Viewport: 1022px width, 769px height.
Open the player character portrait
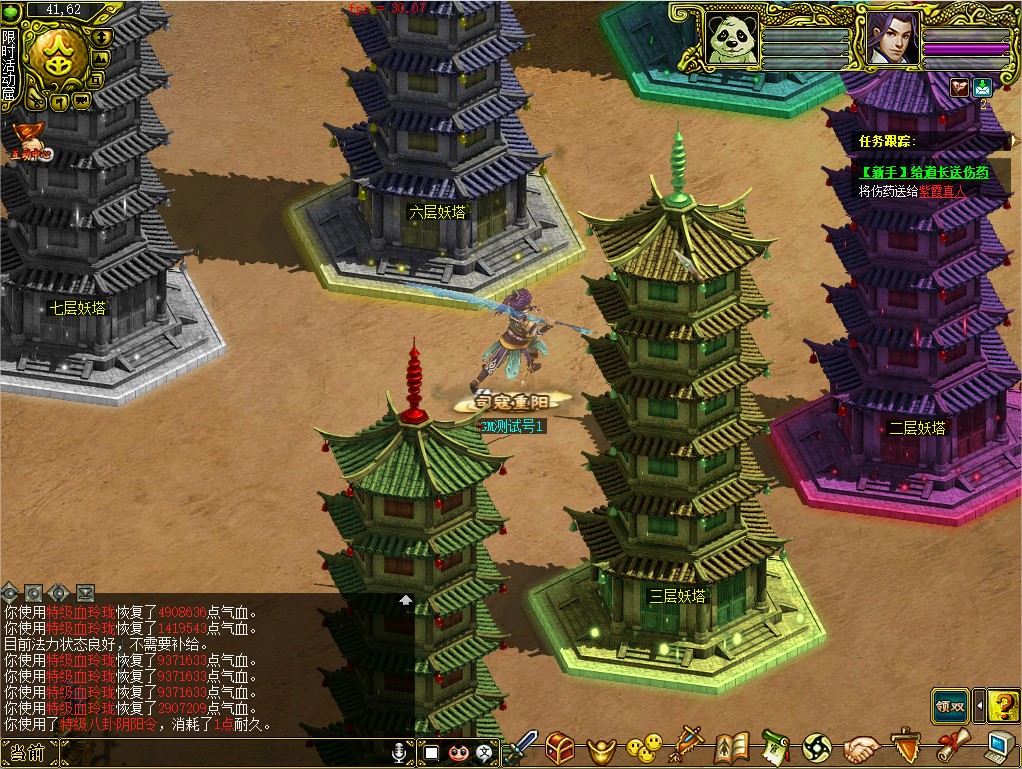point(891,39)
